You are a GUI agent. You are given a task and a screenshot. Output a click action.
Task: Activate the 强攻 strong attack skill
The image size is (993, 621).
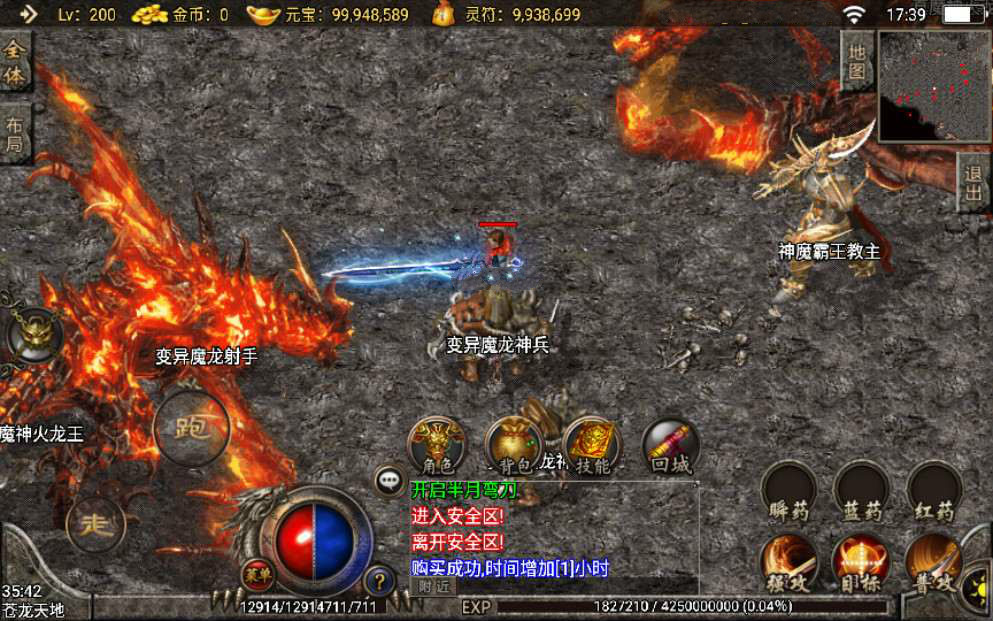789,563
